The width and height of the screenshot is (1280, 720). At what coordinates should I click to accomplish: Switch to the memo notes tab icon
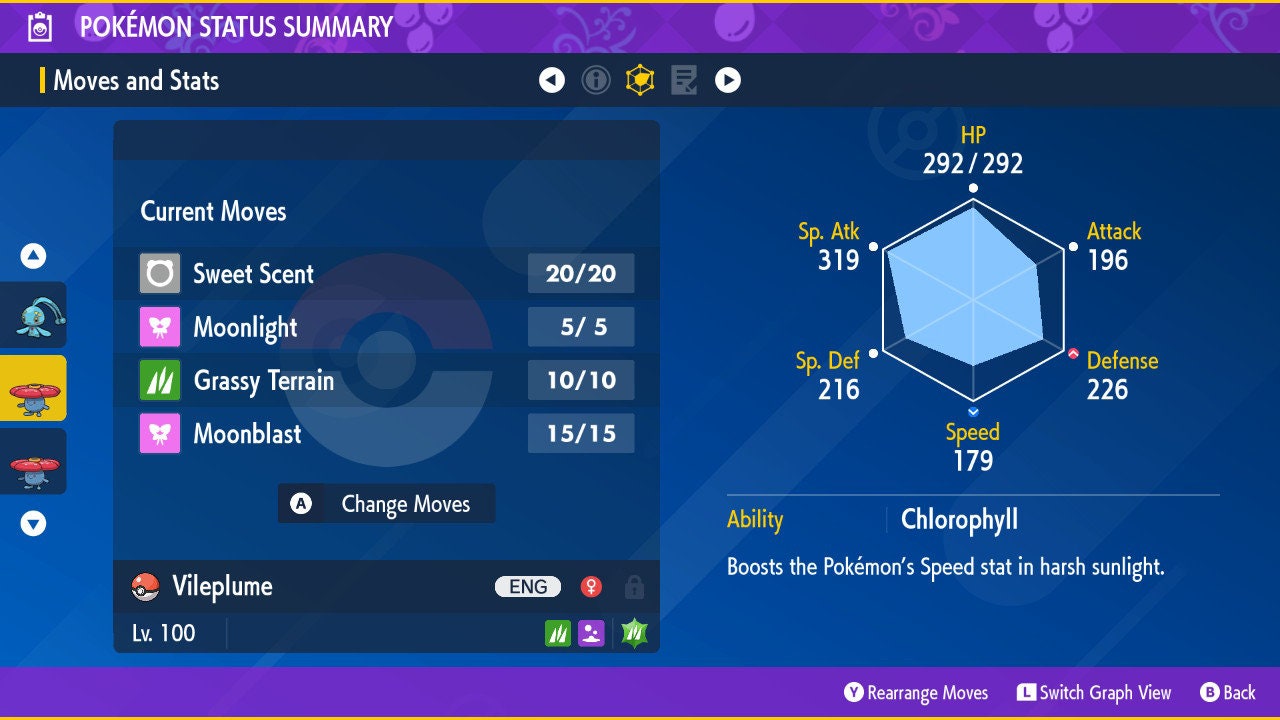684,80
